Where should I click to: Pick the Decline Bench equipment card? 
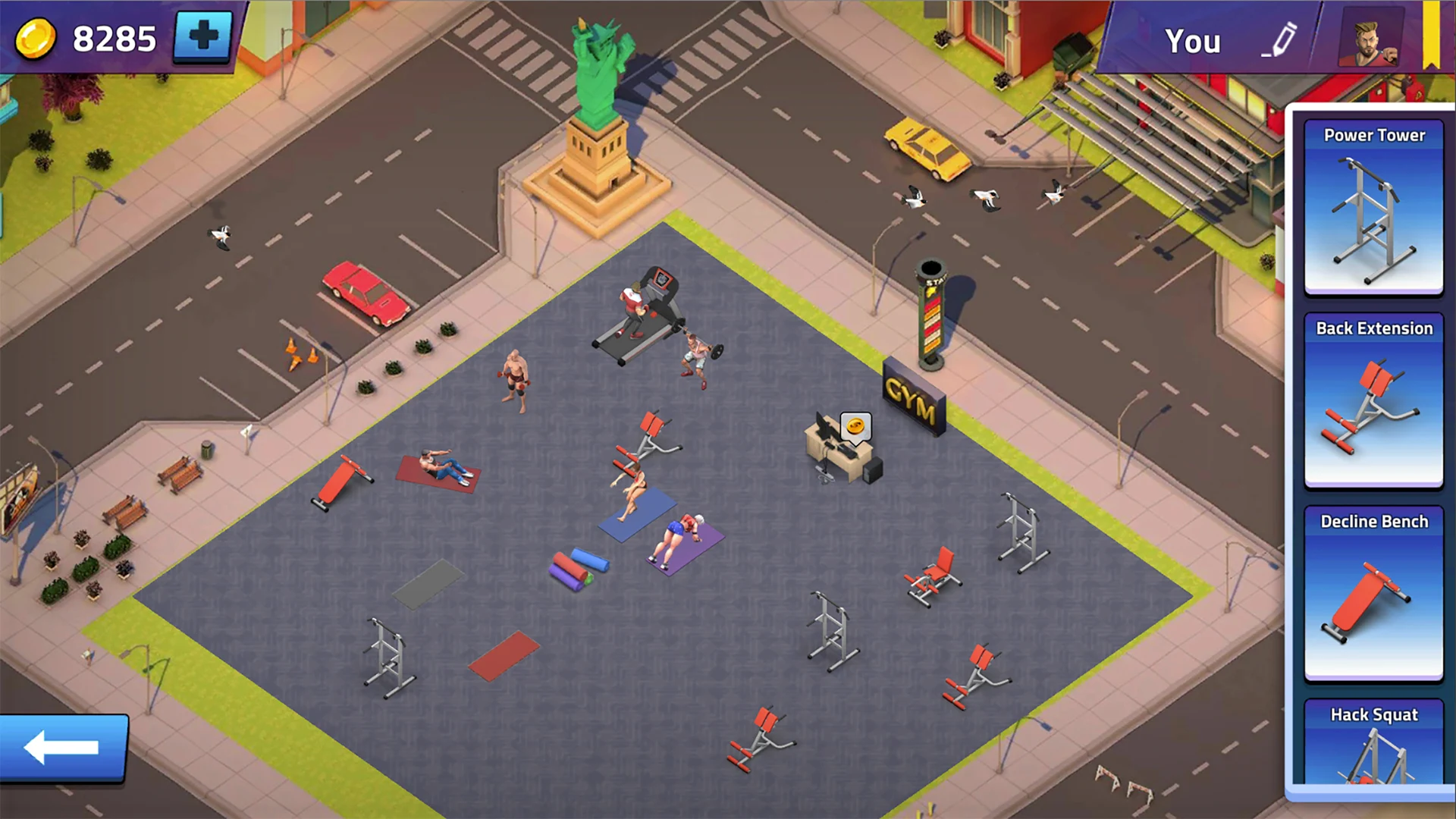pyautogui.click(x=1373, y=593)
